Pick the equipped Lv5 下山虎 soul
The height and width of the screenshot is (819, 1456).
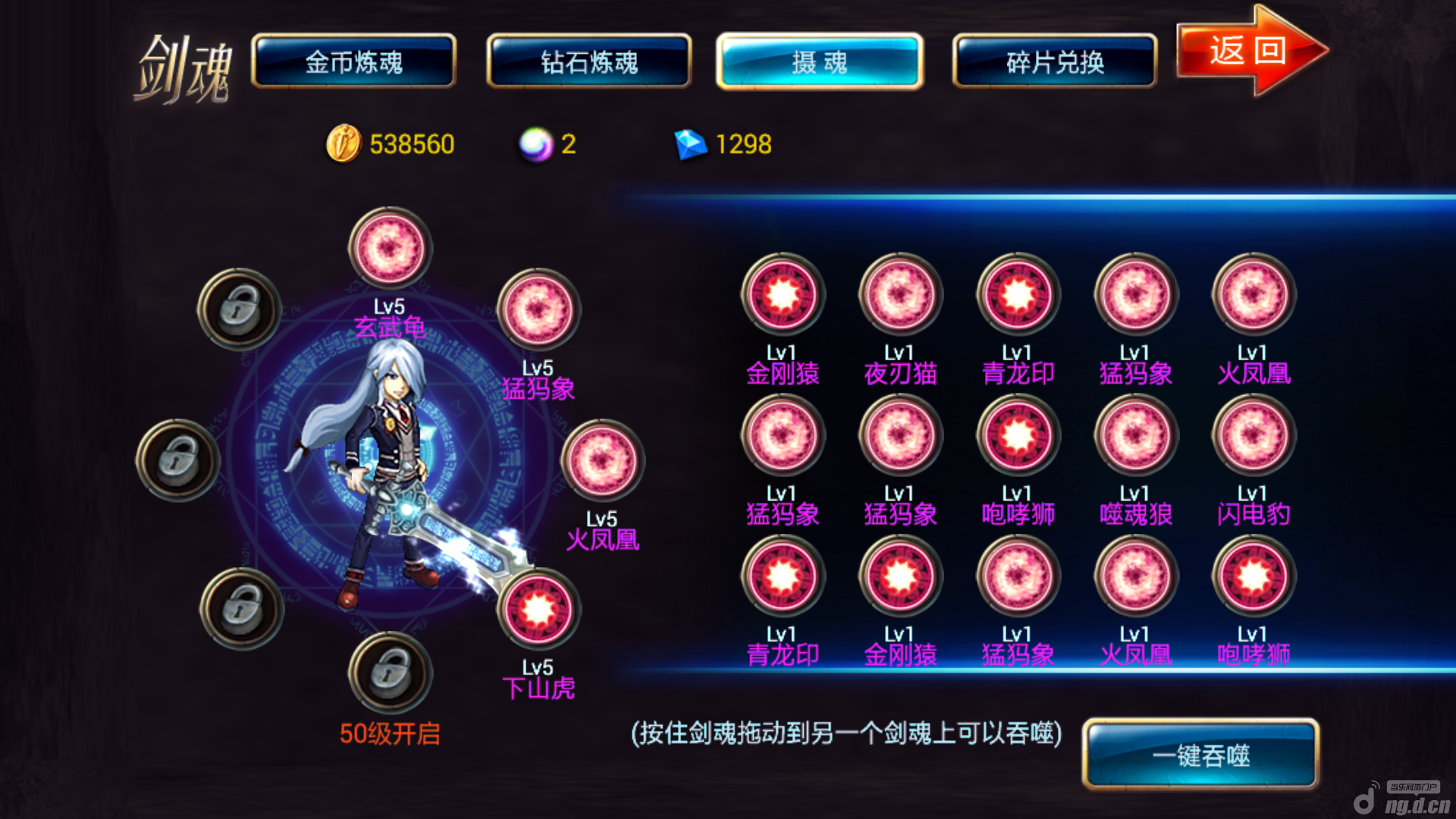538,609
